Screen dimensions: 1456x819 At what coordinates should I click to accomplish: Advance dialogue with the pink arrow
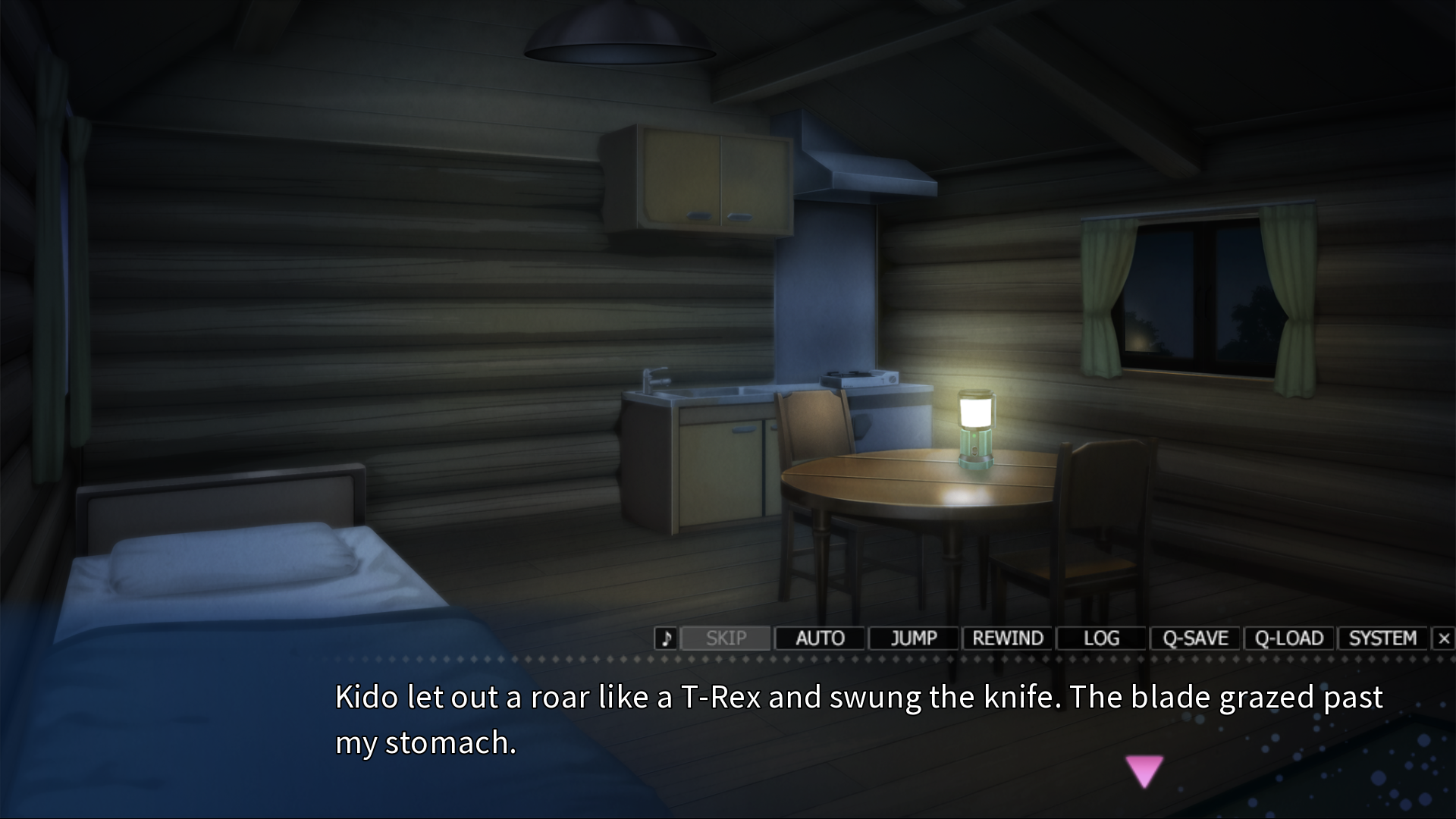(x=1144, y=771)
